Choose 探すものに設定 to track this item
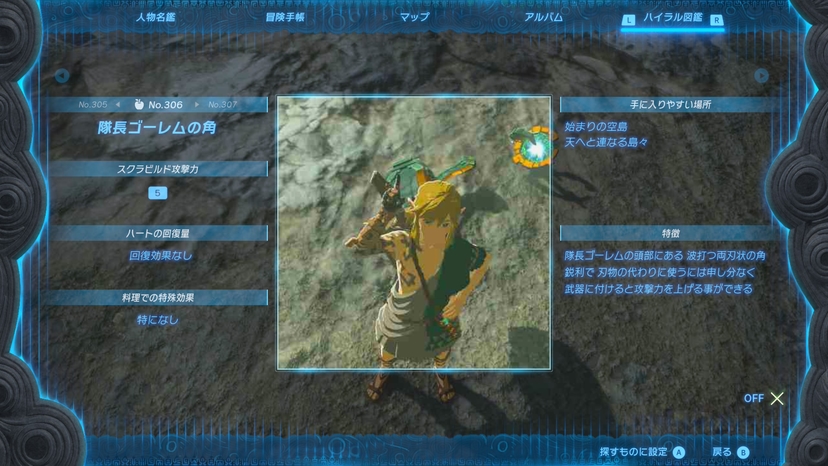The width and height of the screenshot is (828, 466). click(642, 452)
